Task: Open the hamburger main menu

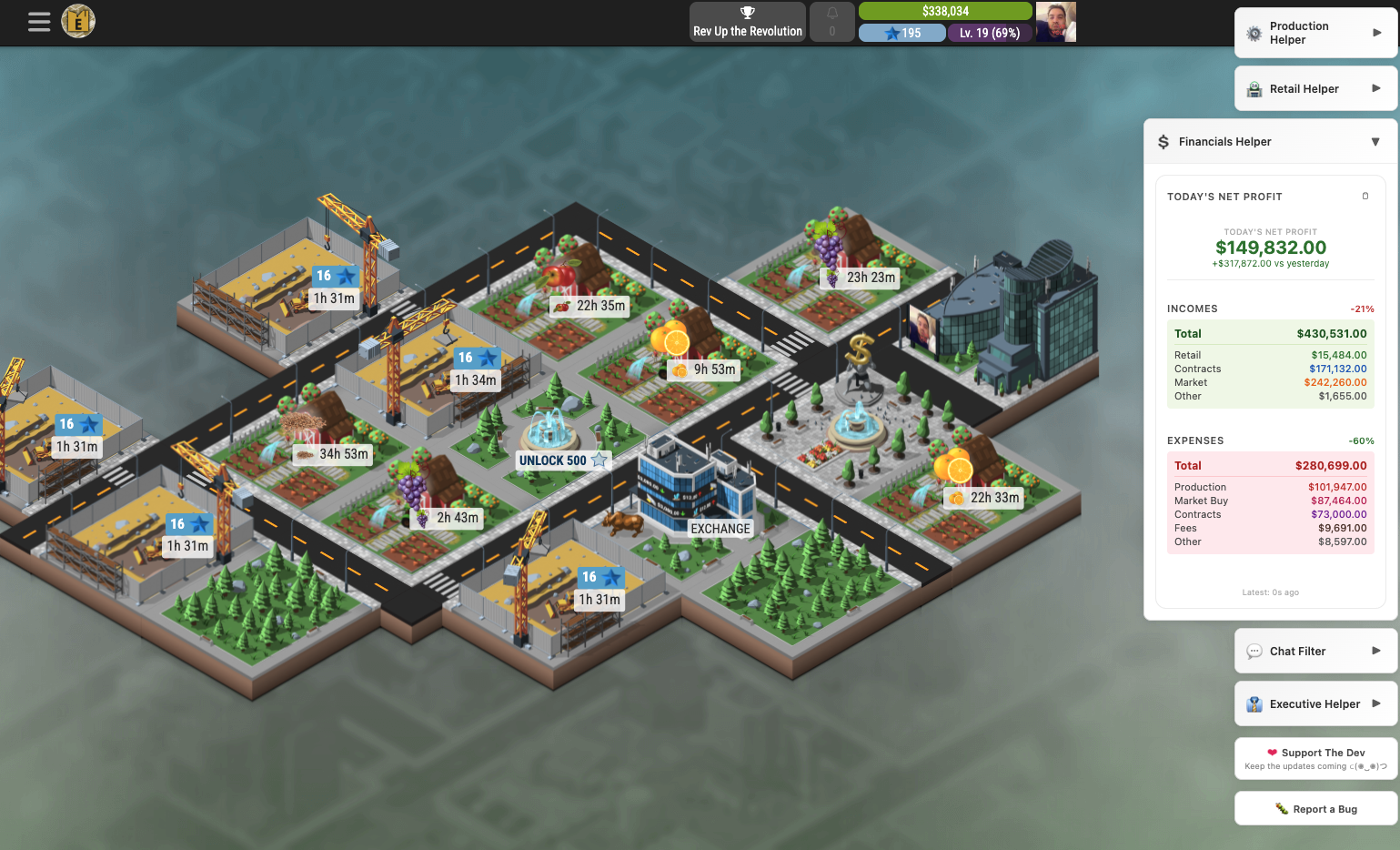Action: pyautogui.click(x=39, y=22)
